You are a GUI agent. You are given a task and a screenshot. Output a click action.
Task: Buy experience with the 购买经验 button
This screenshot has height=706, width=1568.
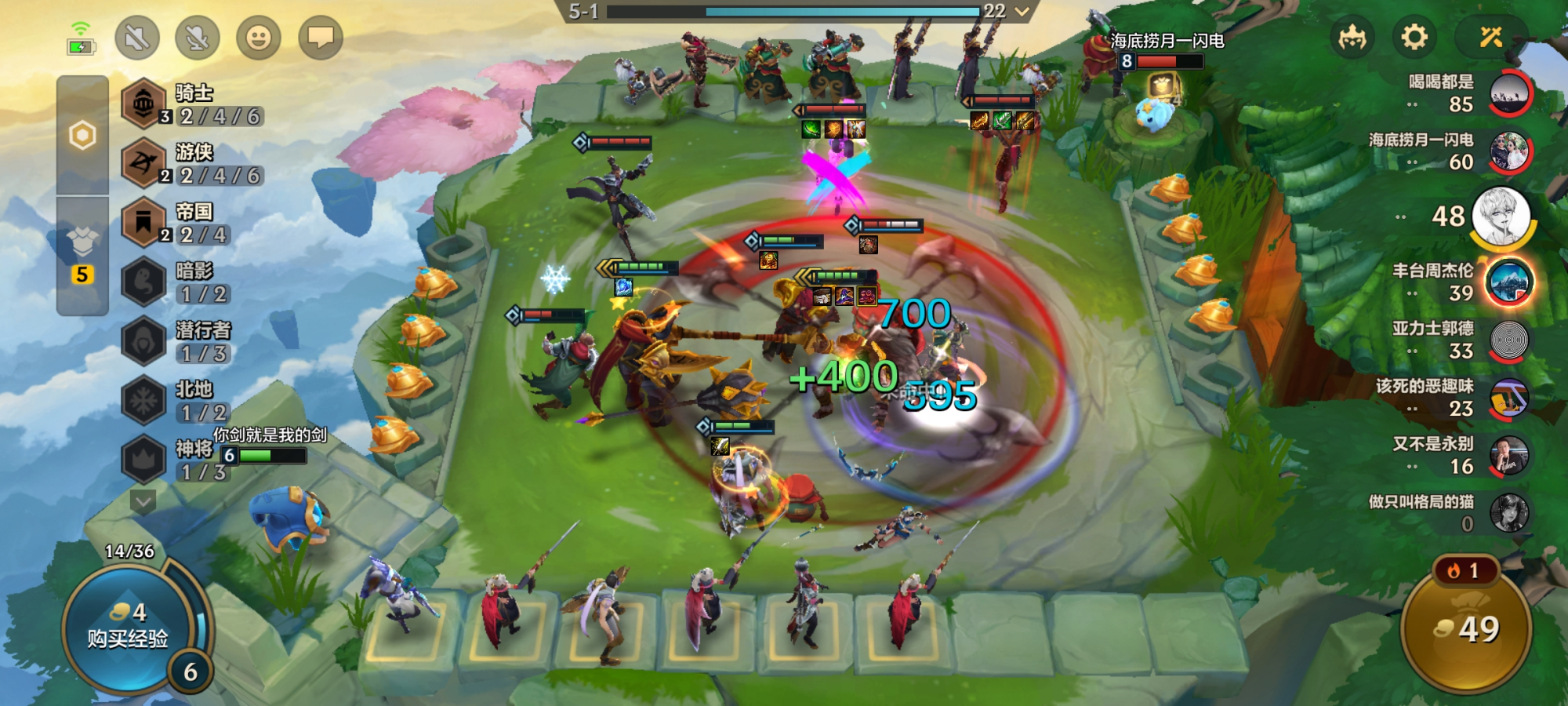[x=128, y=628]
